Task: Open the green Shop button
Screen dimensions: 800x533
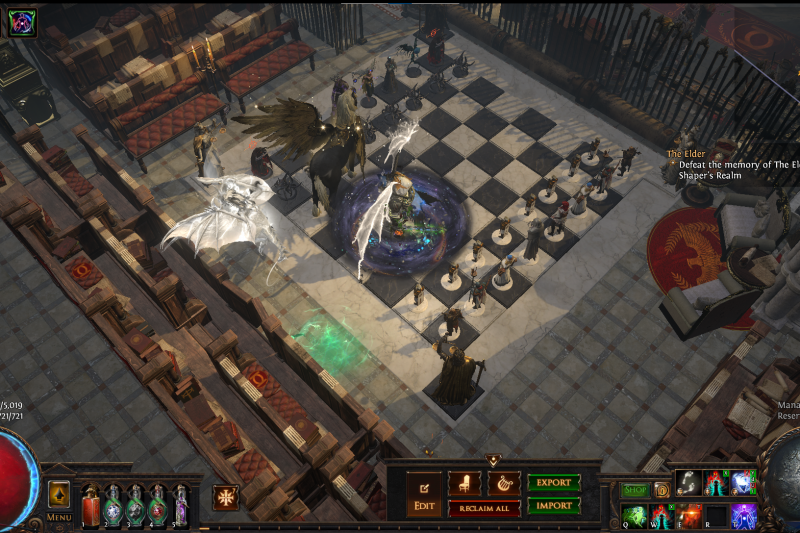Action: tap(635, 490)
